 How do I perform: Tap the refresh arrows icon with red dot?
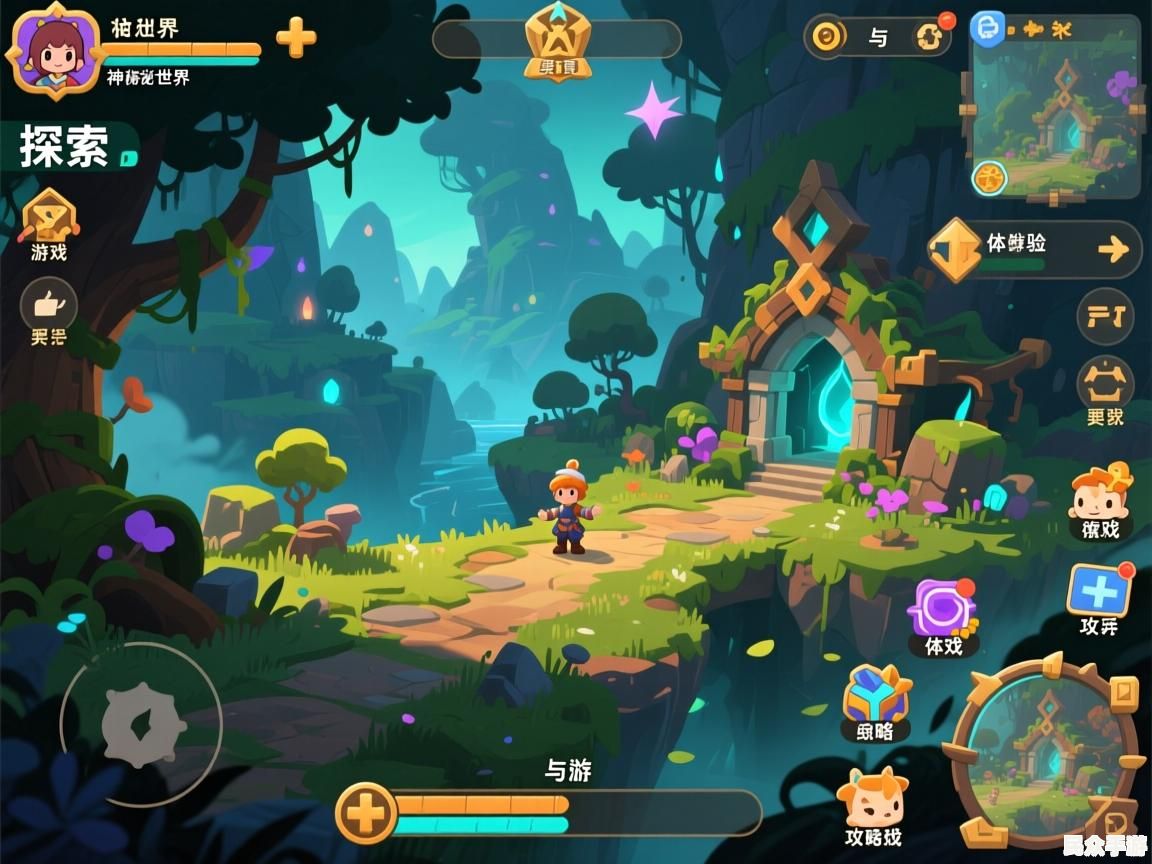[930, 37]
